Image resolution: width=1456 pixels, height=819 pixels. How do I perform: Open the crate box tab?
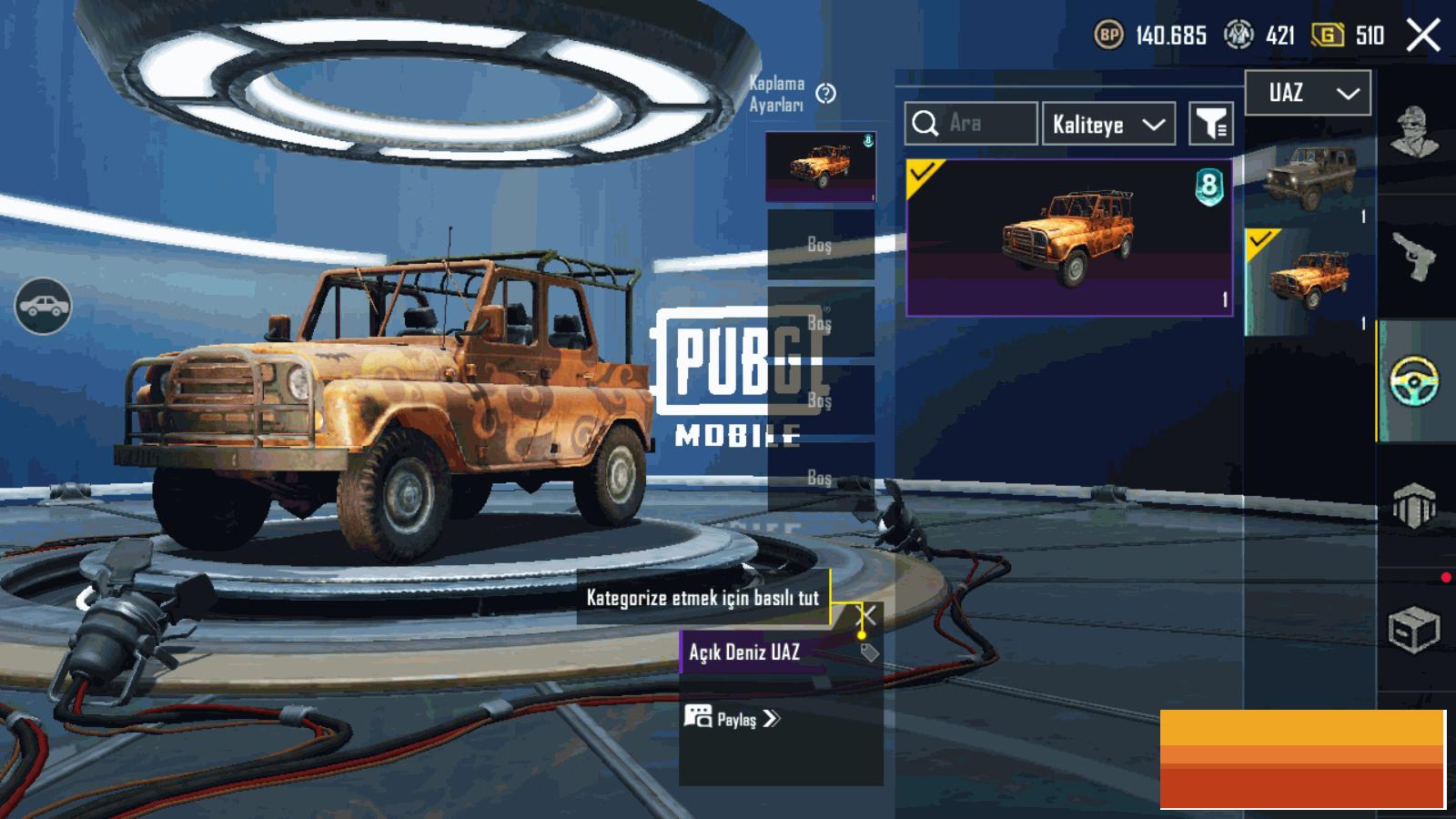click(1414, 628)
